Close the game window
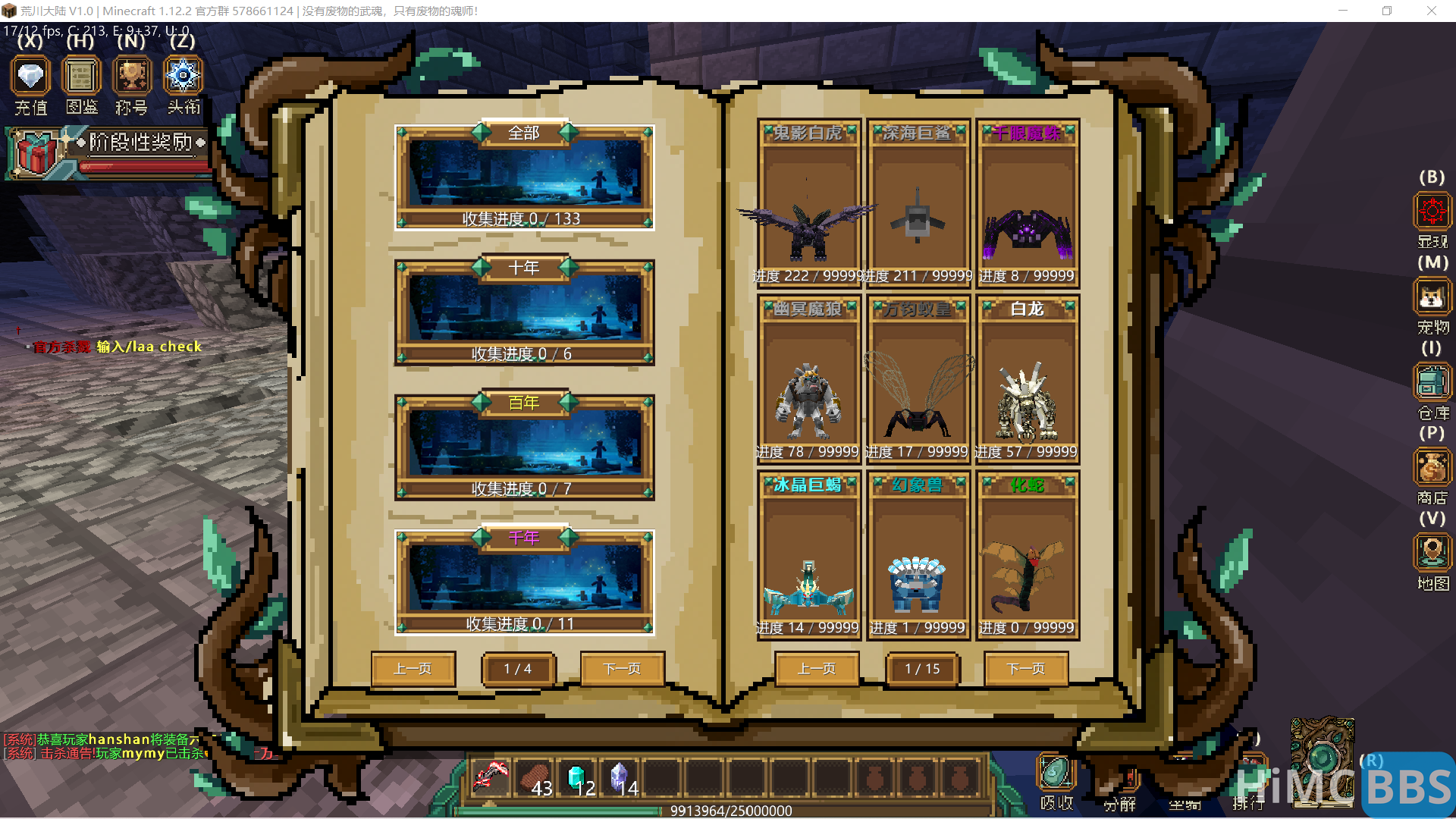The image size is (1456, 819). pyautogui.click(x=1431, y=11)
